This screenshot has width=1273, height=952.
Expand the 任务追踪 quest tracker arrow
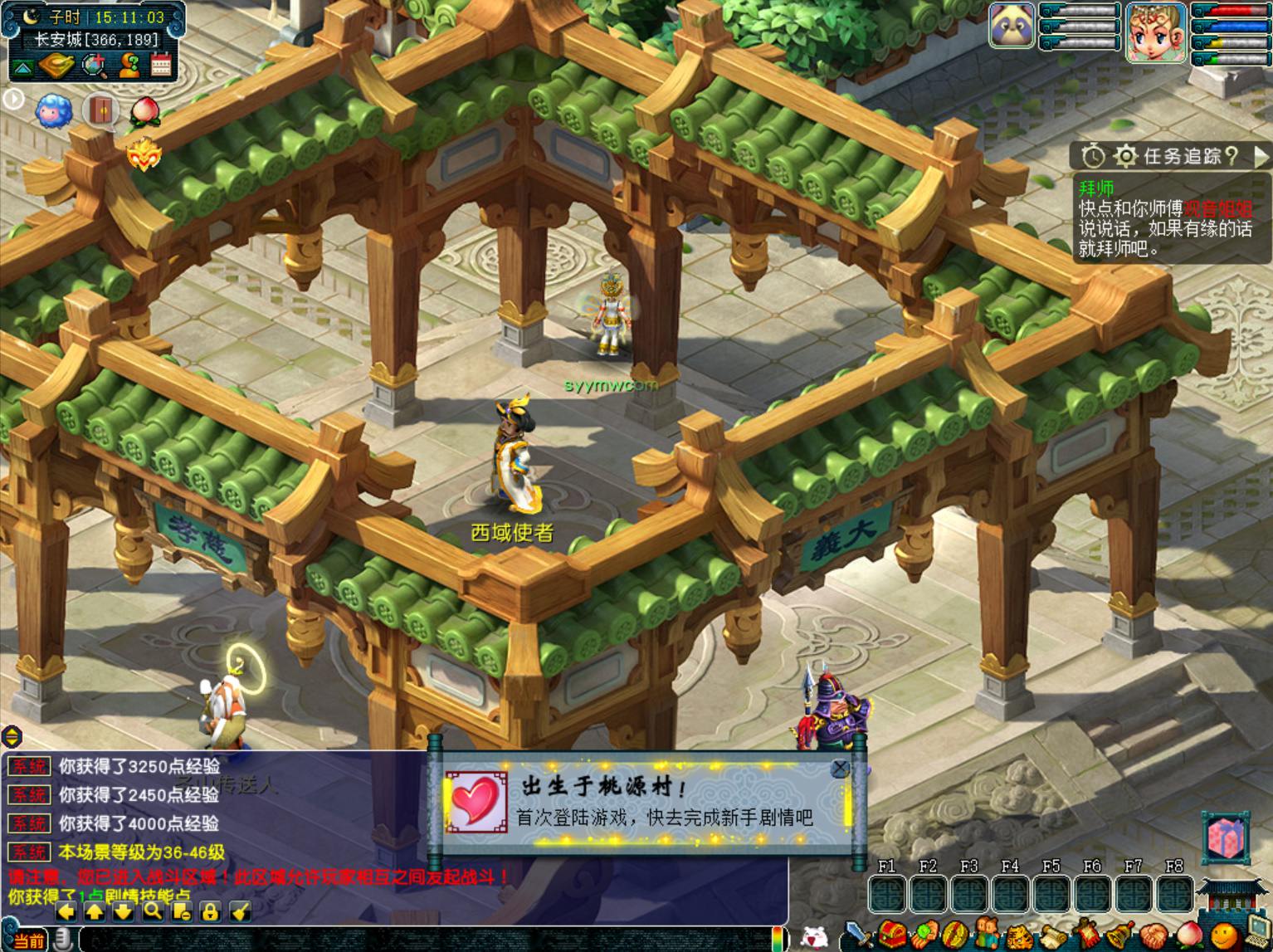[1261, 156]
